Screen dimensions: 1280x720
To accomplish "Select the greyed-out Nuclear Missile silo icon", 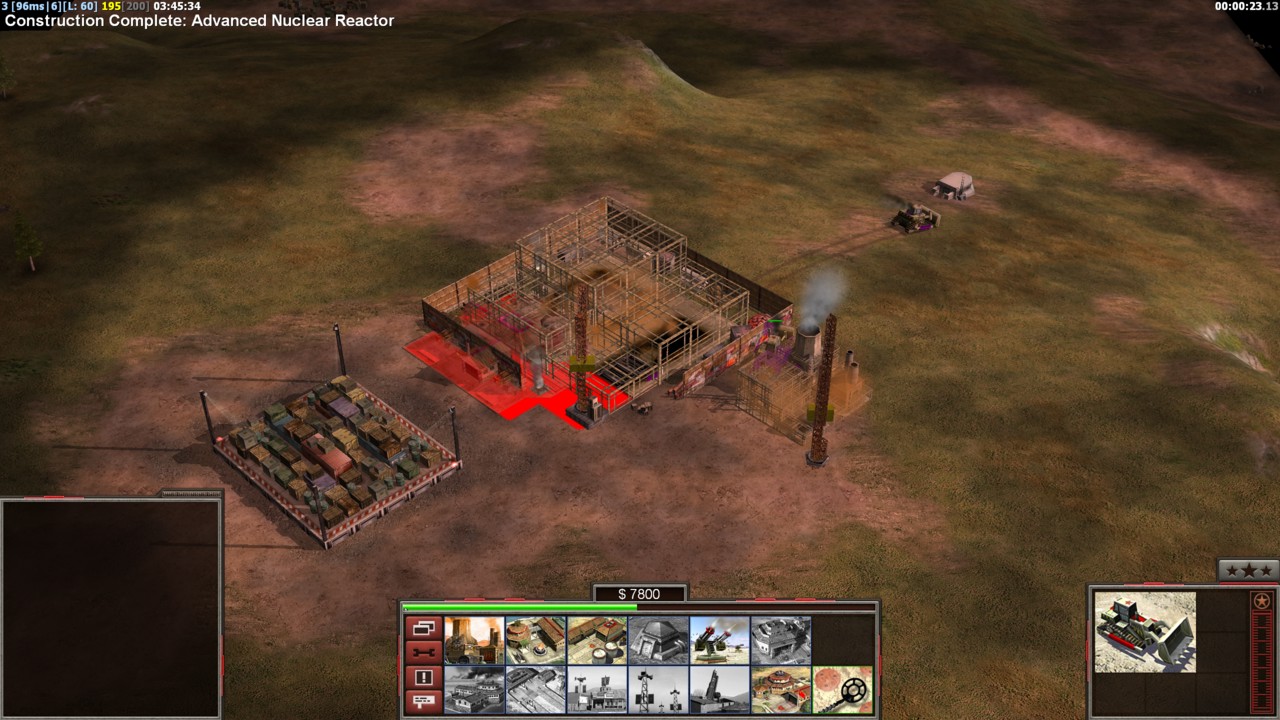I will pos(719,690).
